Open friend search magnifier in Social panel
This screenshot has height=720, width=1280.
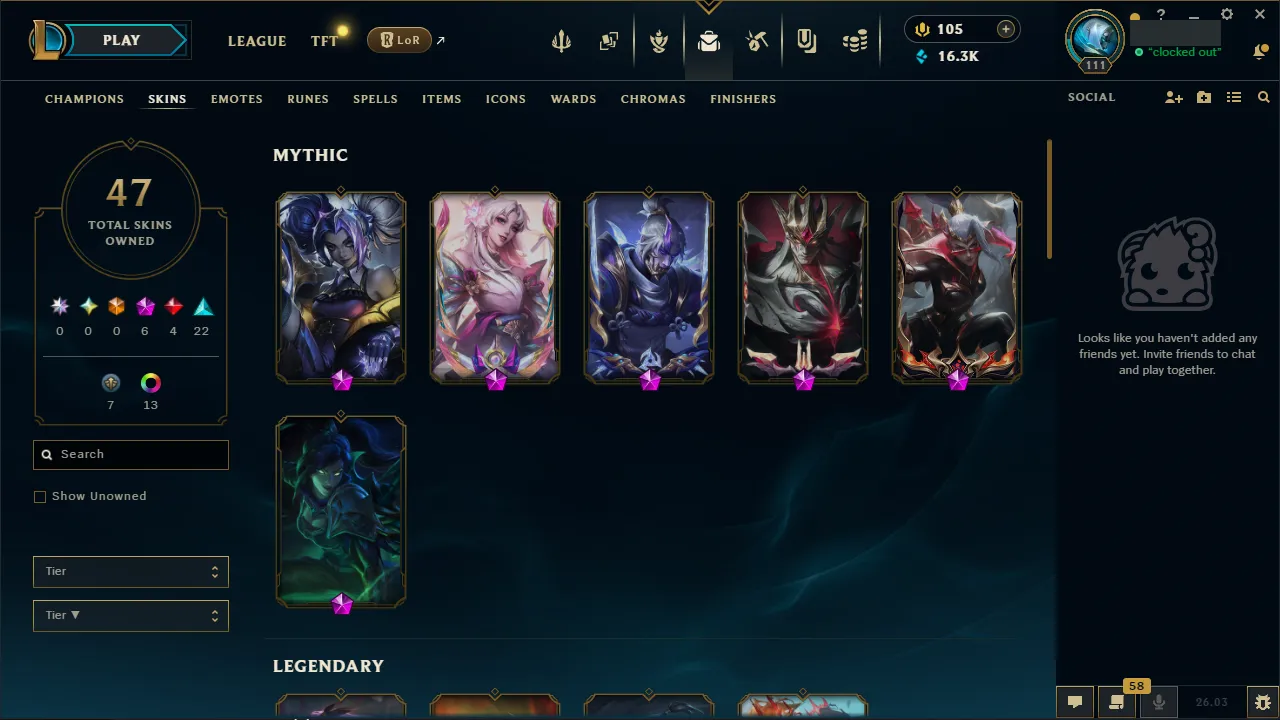[1263, 97]
